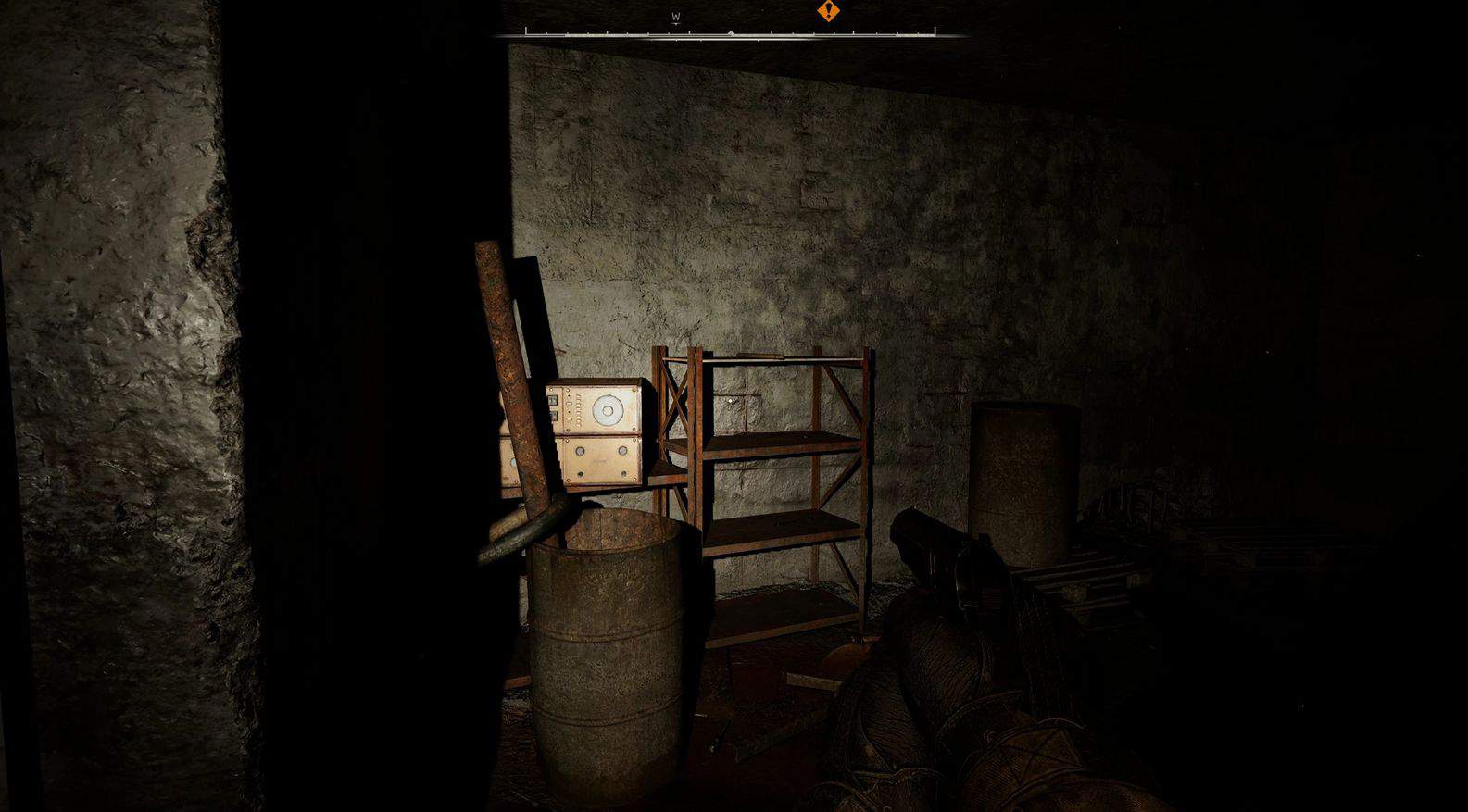The image size is (1468, 812).
Task: Select the West indicator on the compass bar
Action: (676, 18)
